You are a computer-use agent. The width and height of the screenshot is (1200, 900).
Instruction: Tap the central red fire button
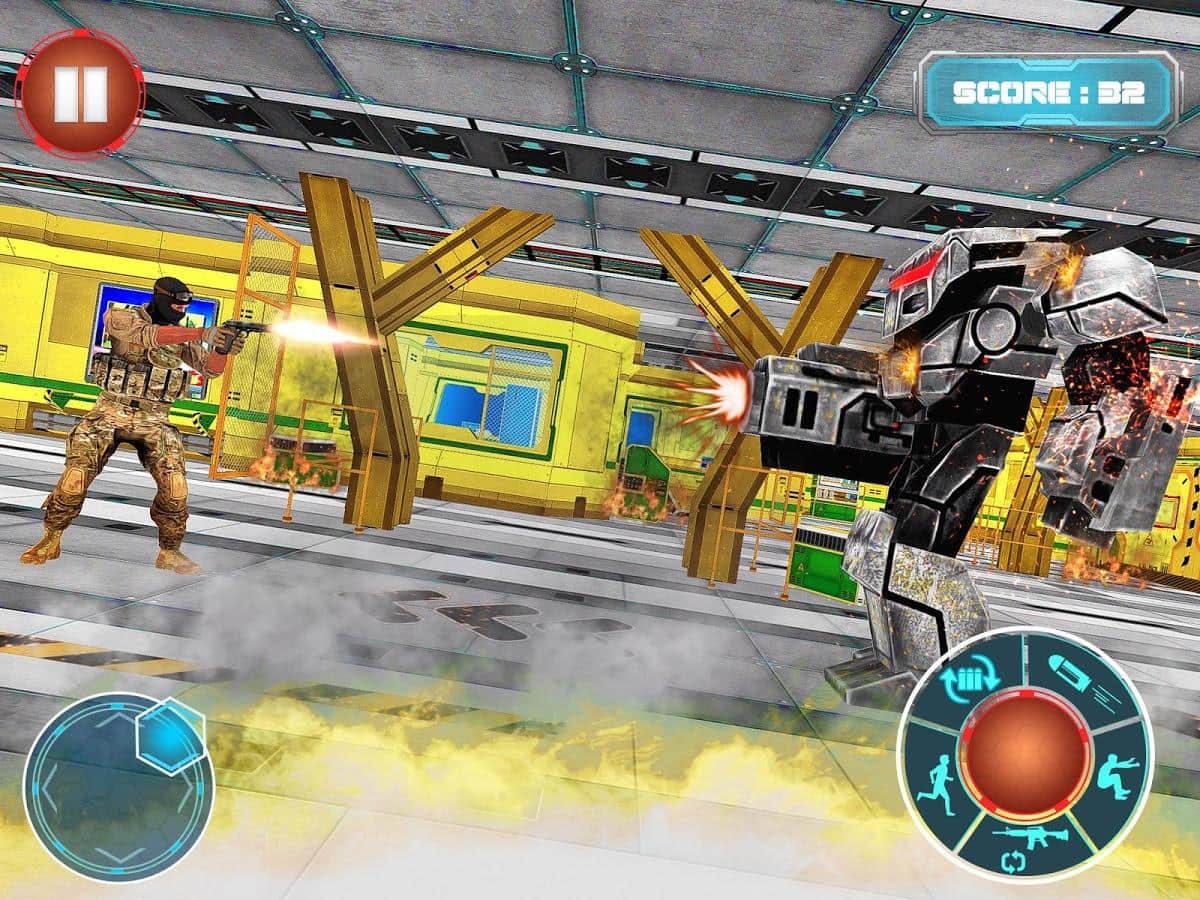point(1024,752)
